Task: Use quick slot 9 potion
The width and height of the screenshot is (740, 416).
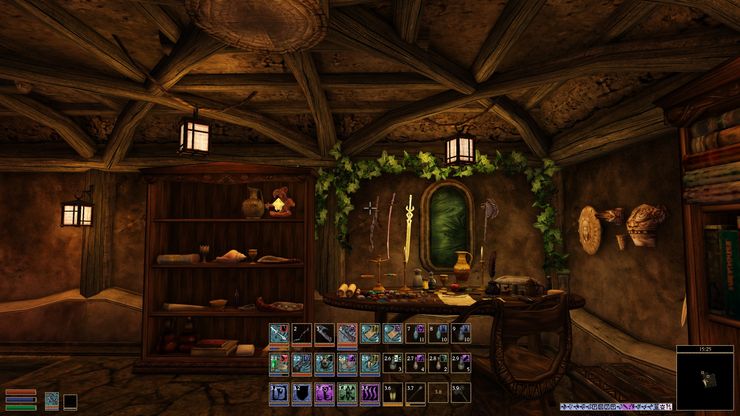Action: pyautogui.click(x=462, y=334)
